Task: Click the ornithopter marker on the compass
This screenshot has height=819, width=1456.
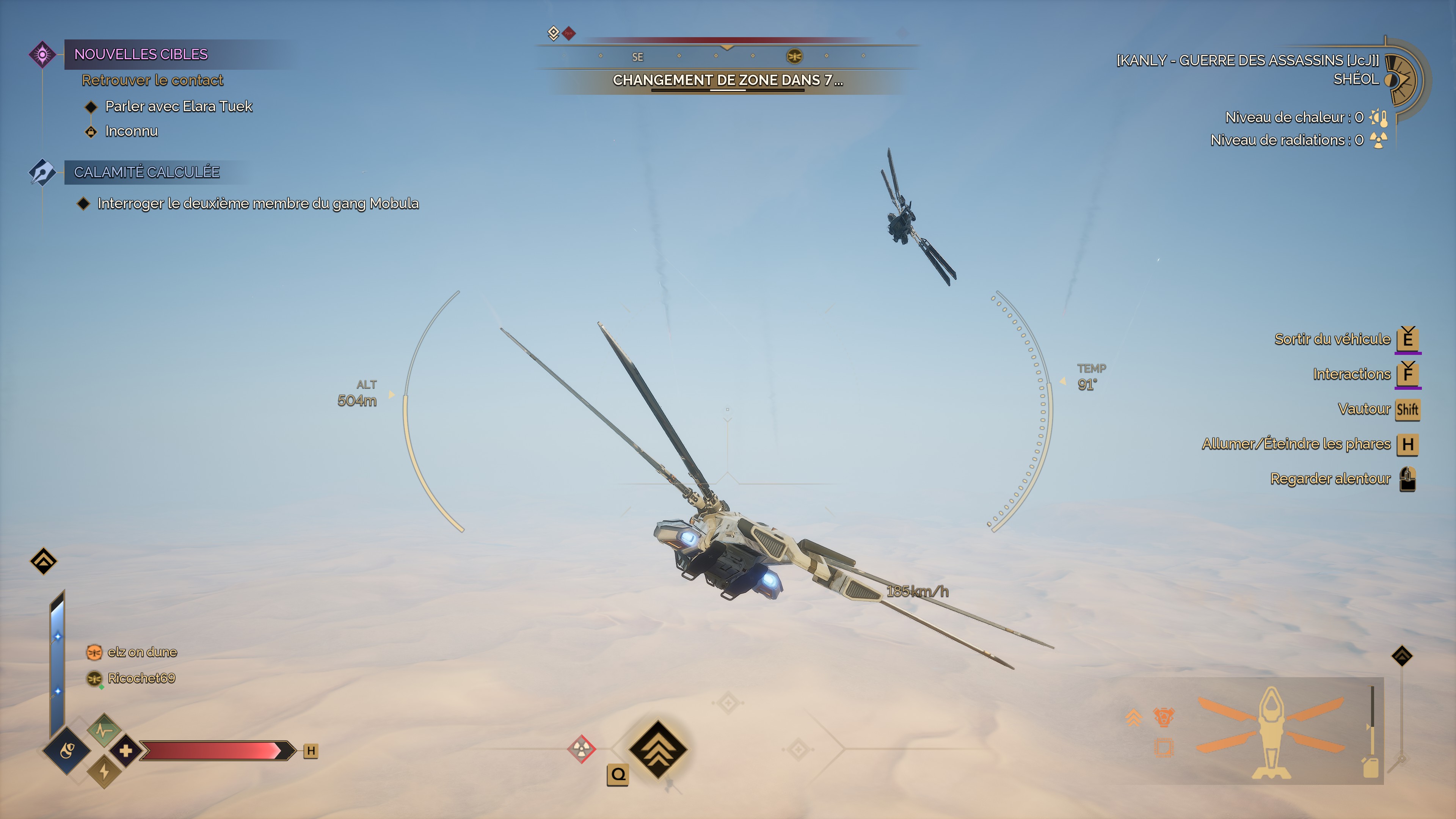Action: point(794,56)
